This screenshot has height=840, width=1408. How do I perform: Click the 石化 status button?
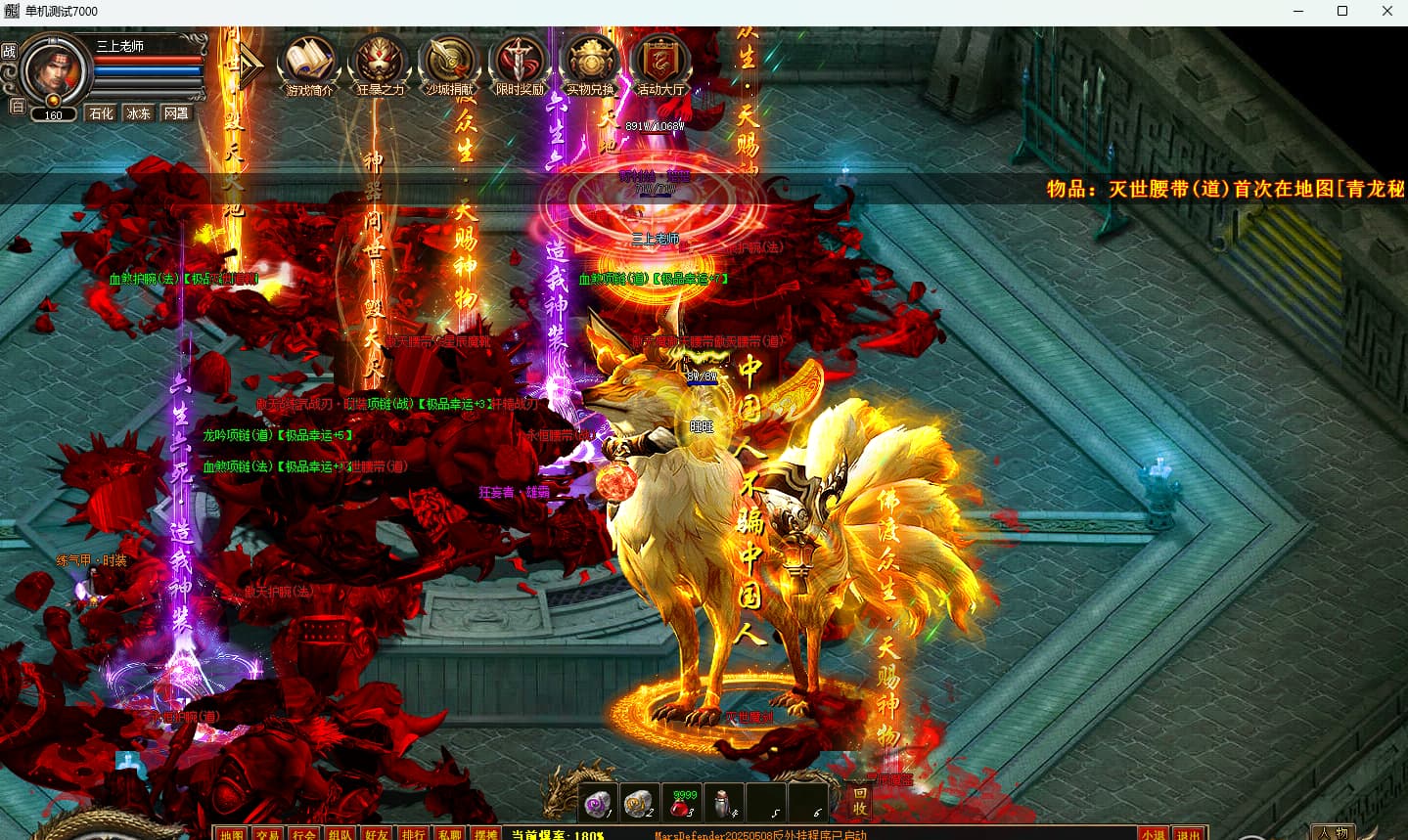(102, 113)
